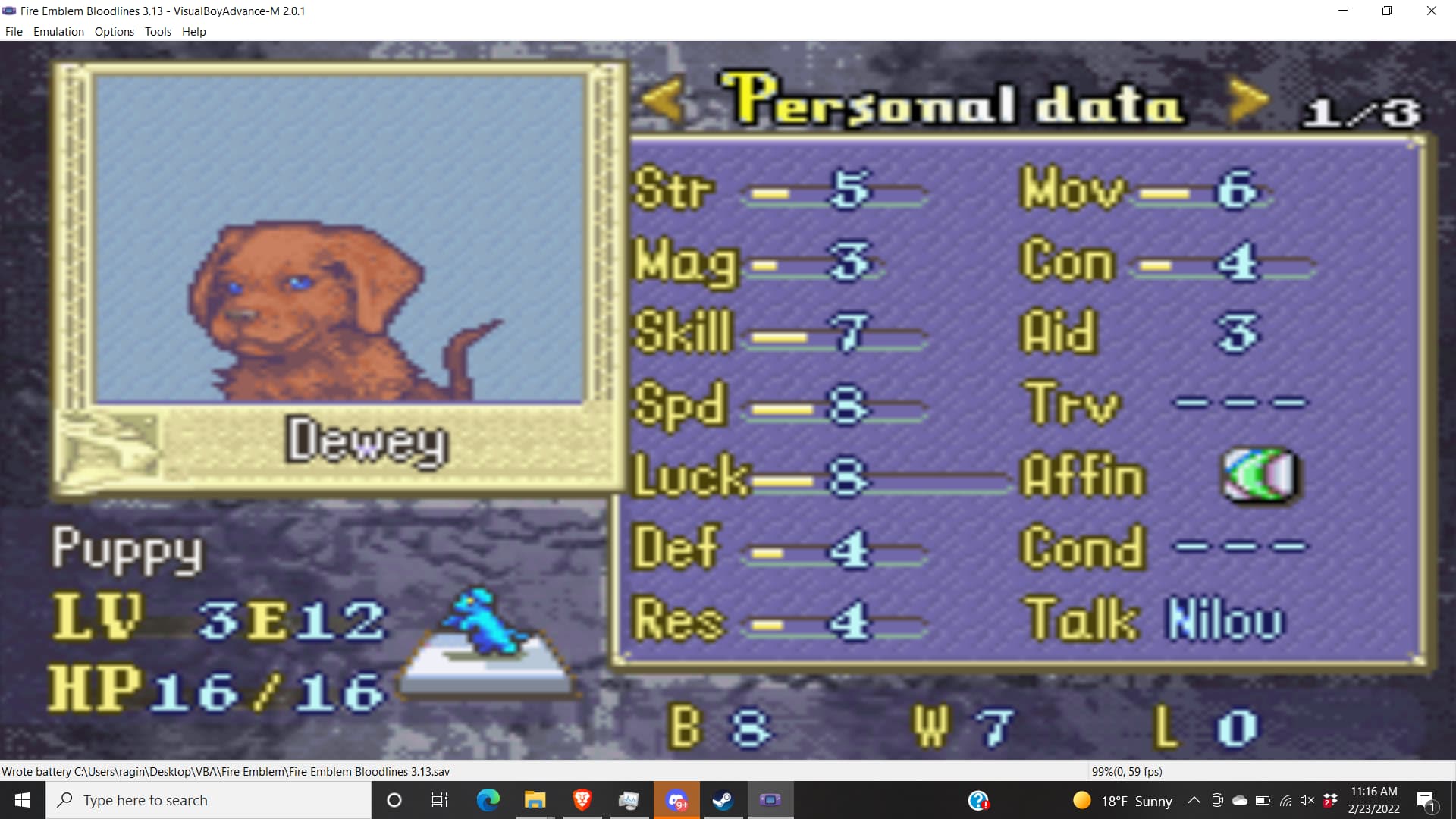This screenshot has height=819, width=1456.
Task: Go to next page with right arrow
Action: click(x=1247, y=101)
